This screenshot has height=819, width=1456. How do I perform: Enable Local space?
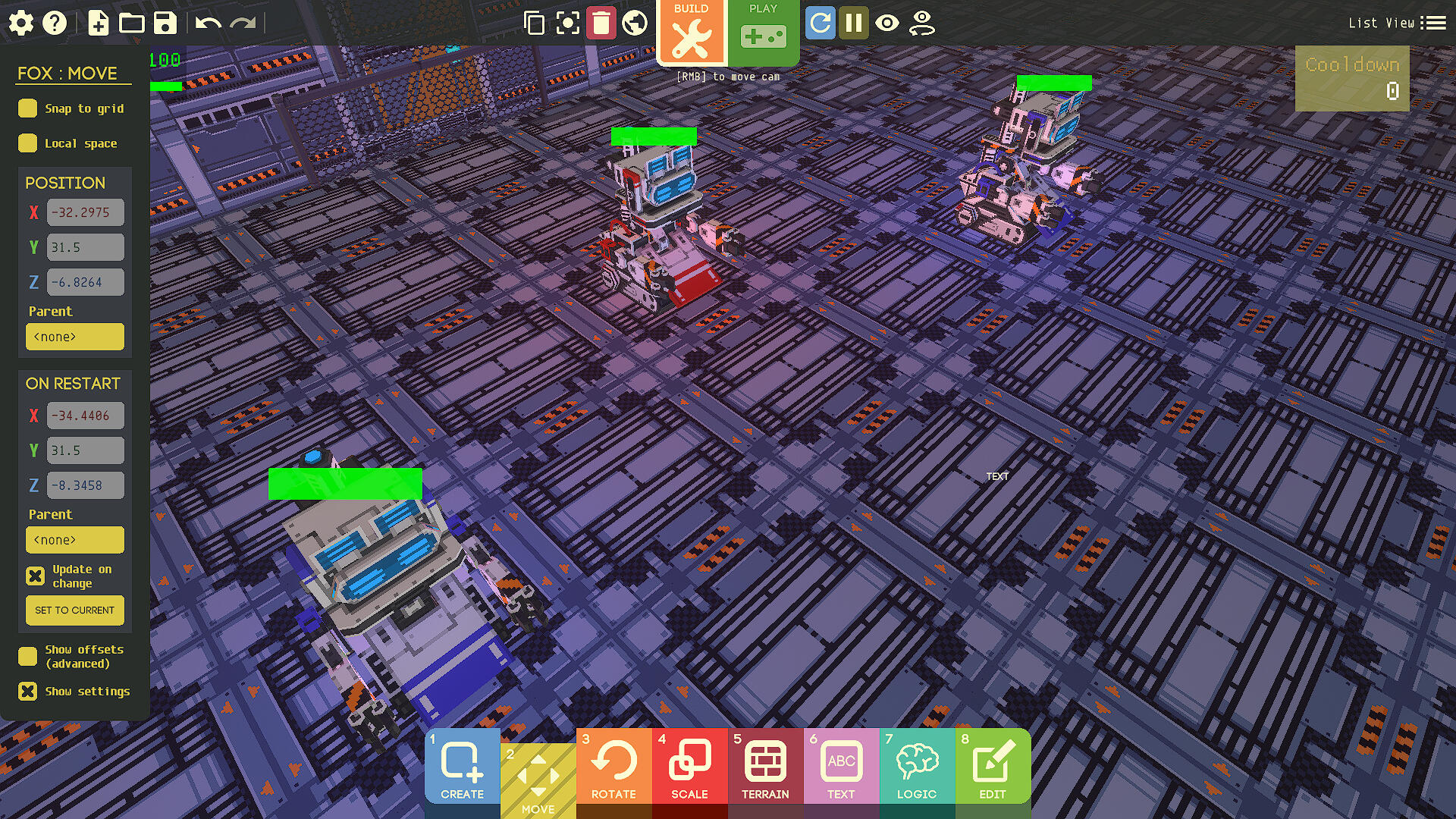pyautogui.click(x=28, y=143)
